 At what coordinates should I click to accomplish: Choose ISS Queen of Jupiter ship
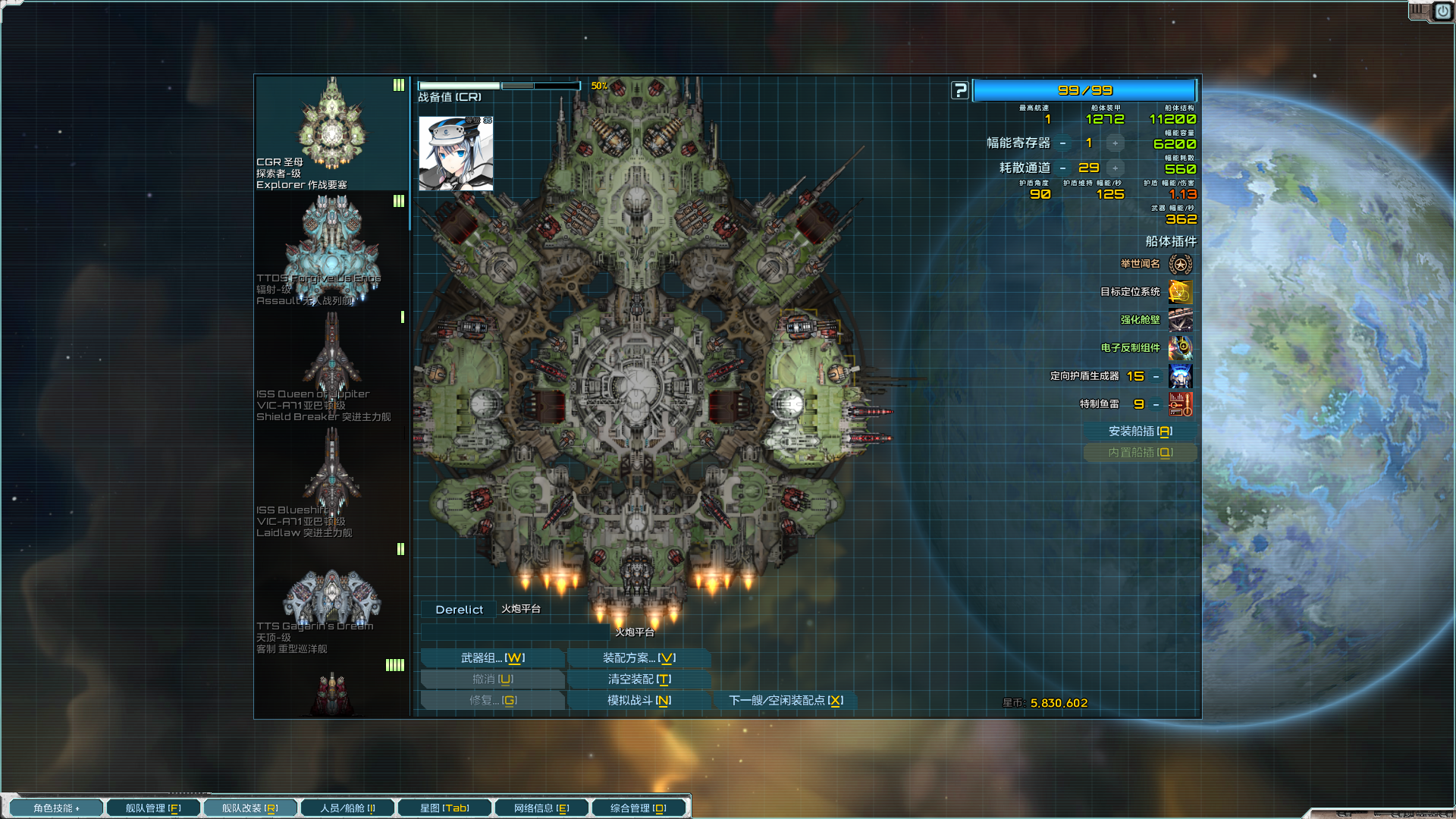click(331, 366)
